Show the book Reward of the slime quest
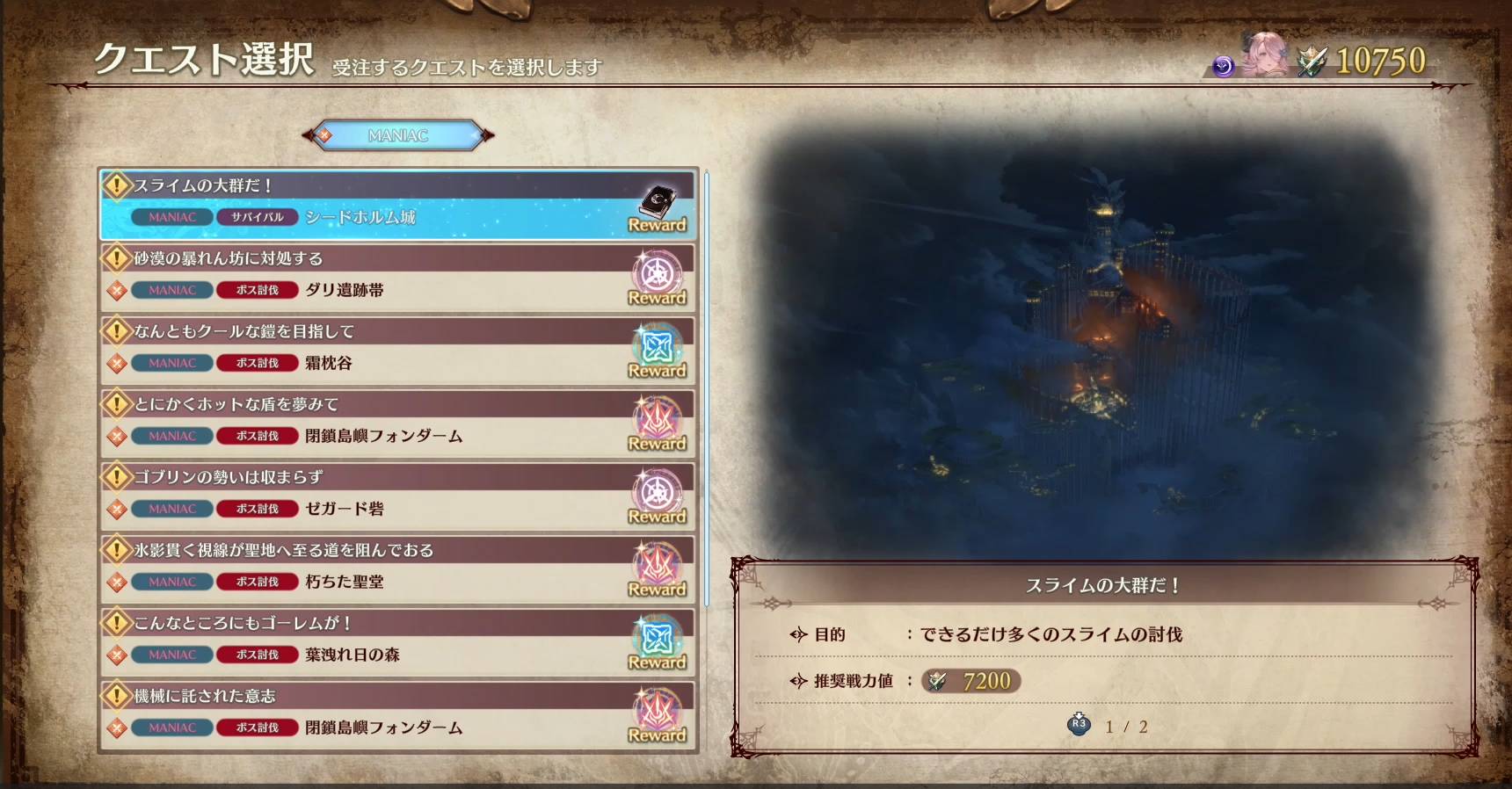 click(x=657, y=209)
